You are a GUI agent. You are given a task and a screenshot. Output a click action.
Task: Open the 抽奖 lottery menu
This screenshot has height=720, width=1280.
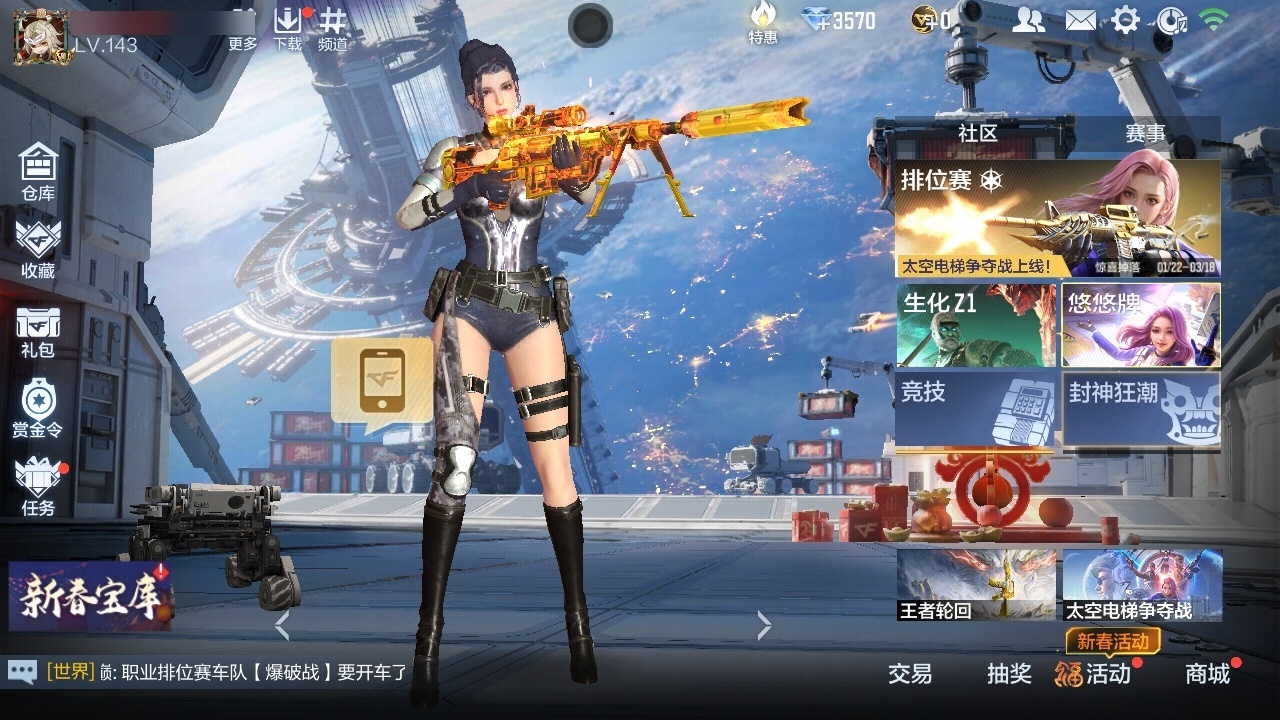(1009, 674)
